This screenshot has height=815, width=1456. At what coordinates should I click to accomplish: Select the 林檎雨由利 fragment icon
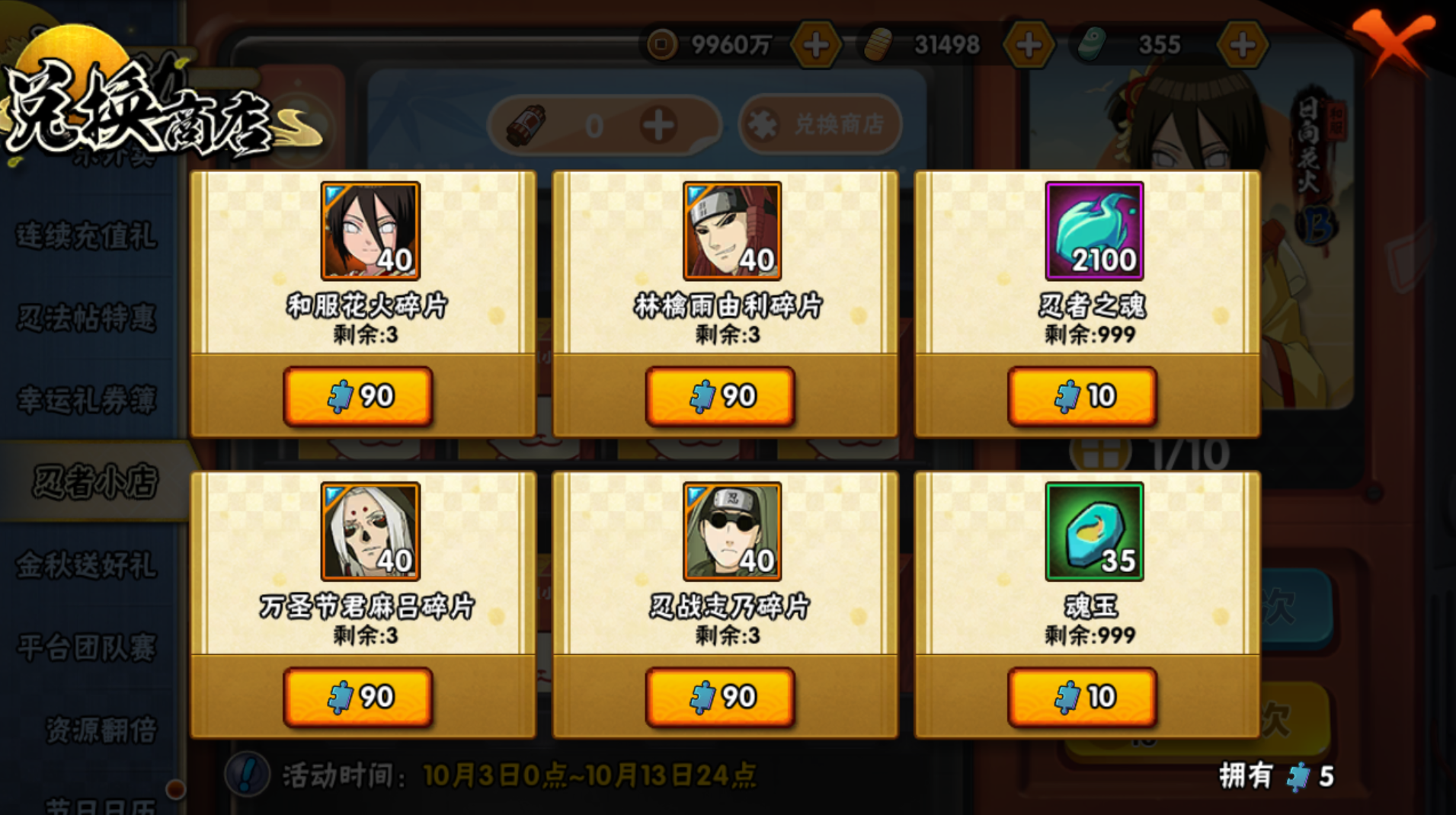click(x=732, y=231)
